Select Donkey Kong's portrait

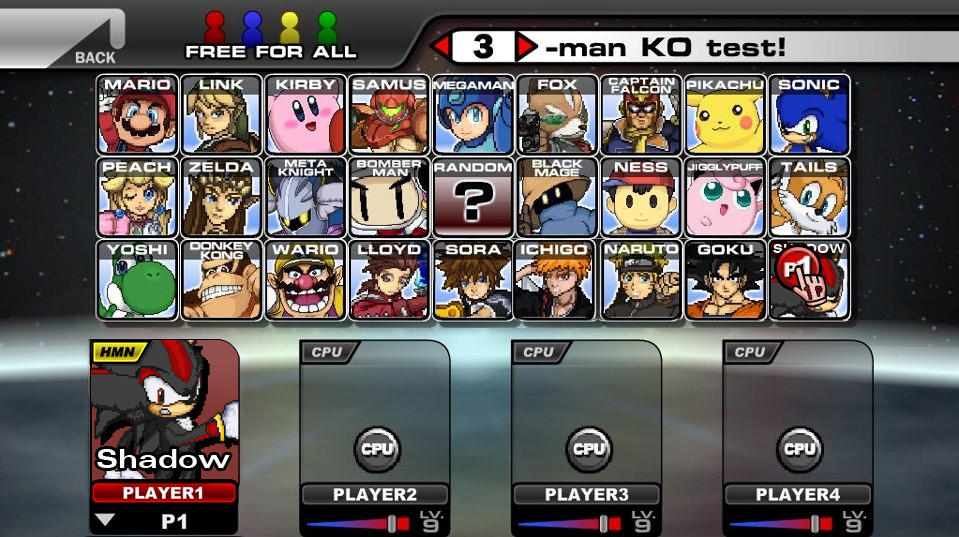[222, 280]
